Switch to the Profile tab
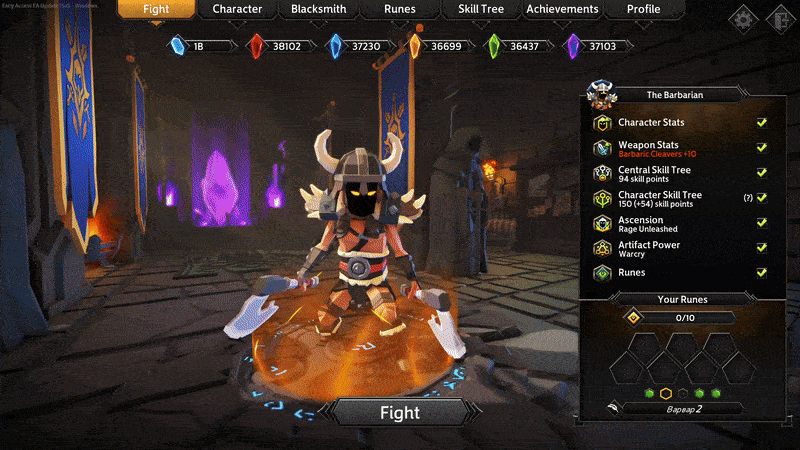 tap(644, 10)
